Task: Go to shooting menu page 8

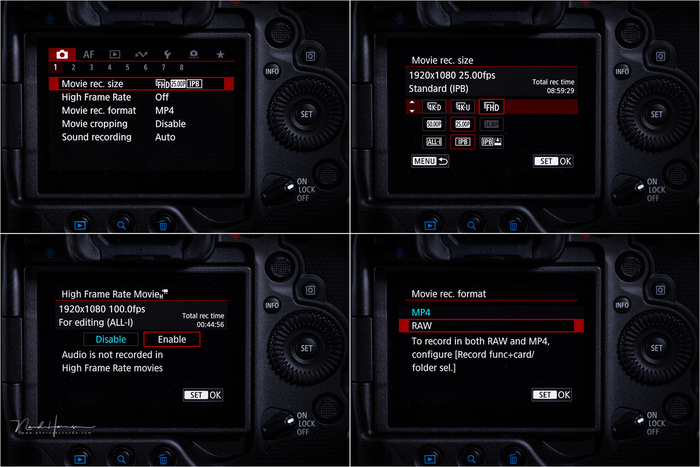Action: pos(181,68)
